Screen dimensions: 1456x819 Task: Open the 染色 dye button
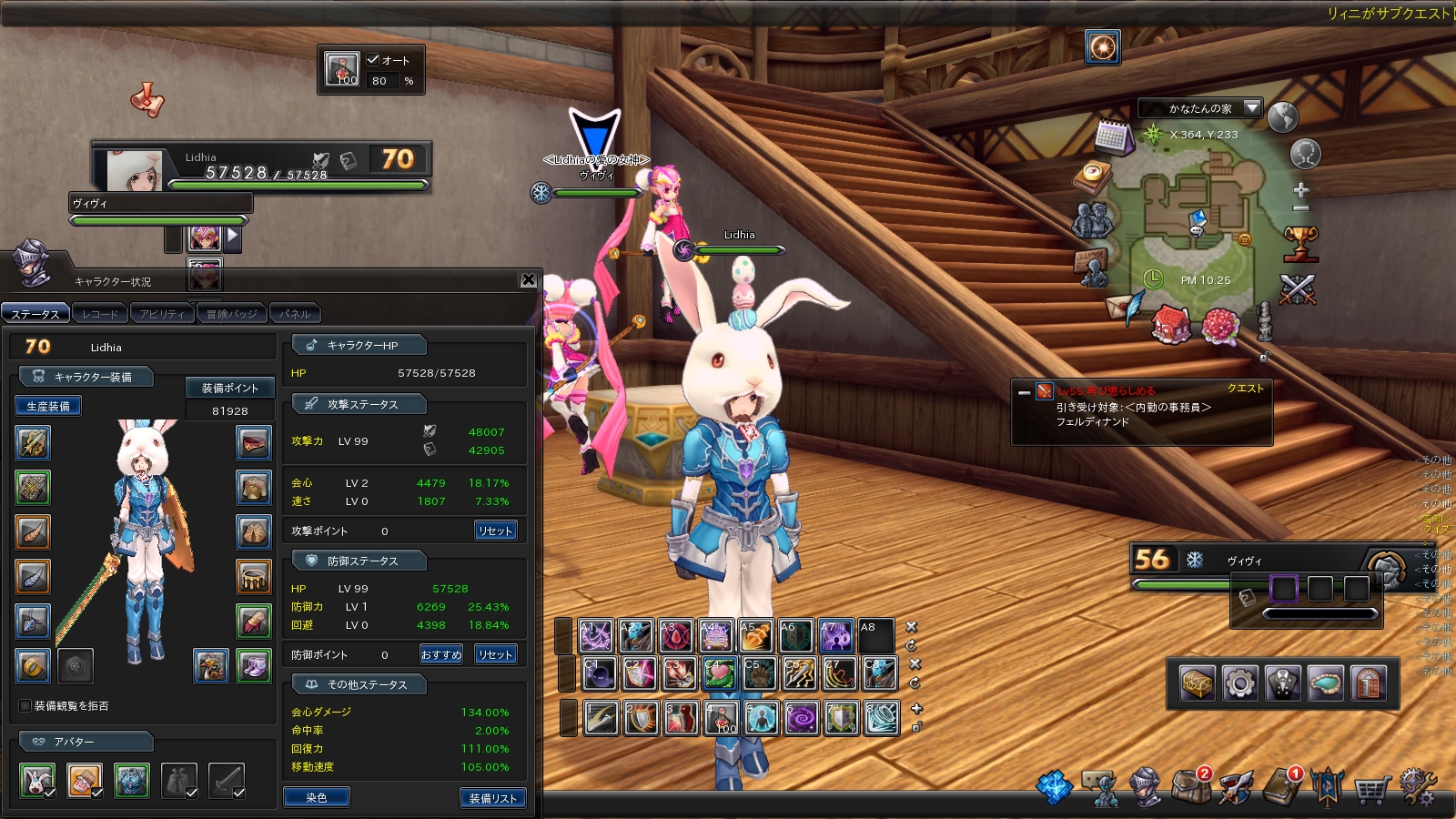click(x=316, y=797)
